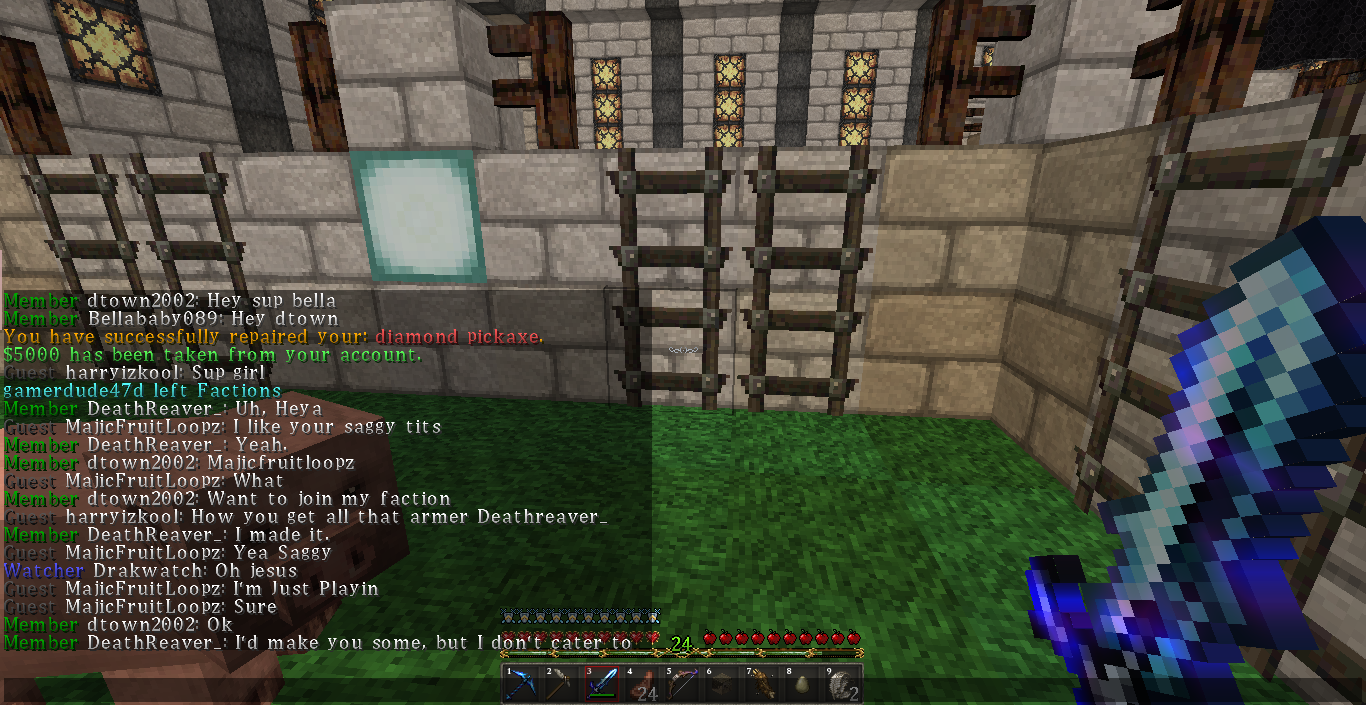Select the egg hotbar slot
Viewport: 1366px width, 705px height.
[802, 685]
